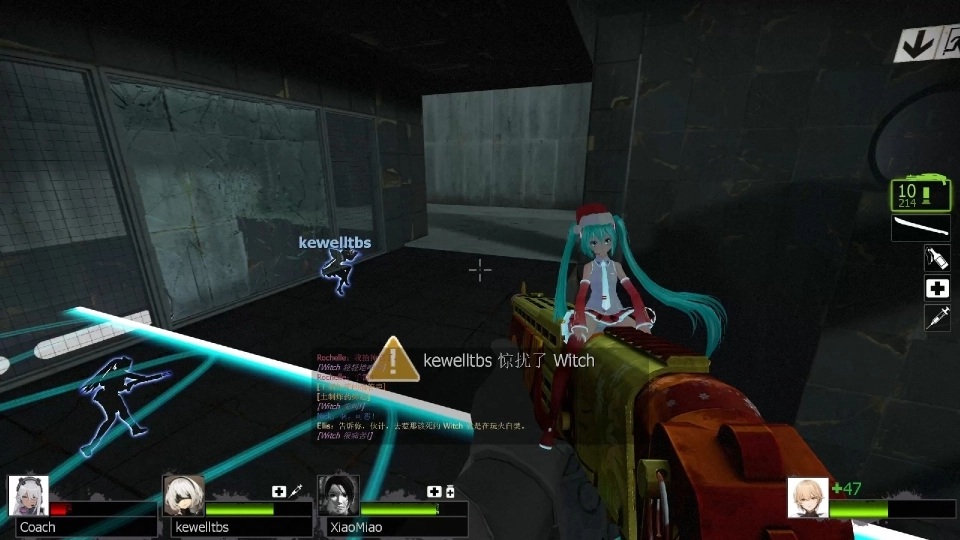Click your own blonde character portrait

pyautogui.click(x=807, y=498)
